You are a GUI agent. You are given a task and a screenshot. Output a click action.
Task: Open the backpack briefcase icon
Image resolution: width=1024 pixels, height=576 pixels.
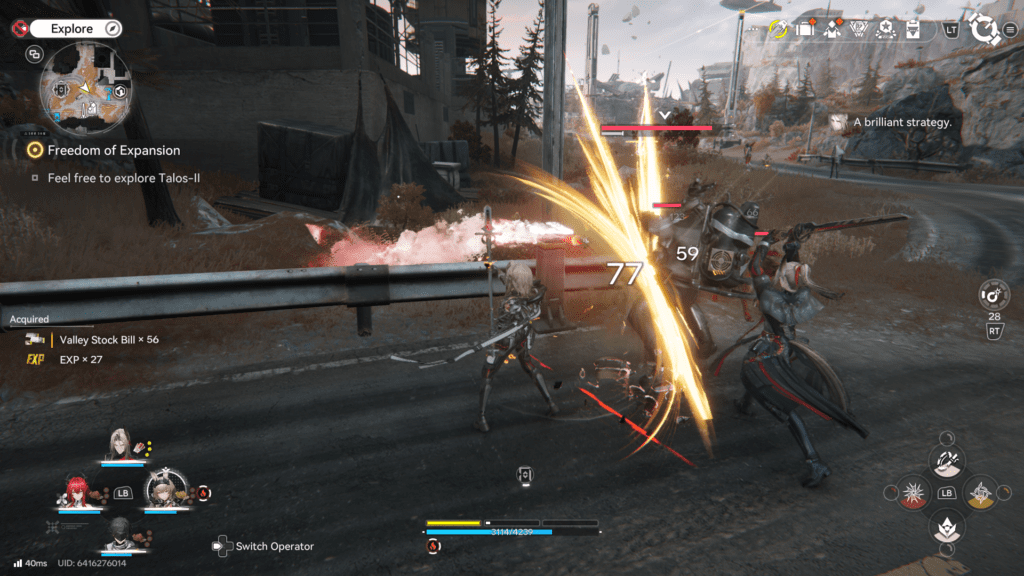point(806,30)
